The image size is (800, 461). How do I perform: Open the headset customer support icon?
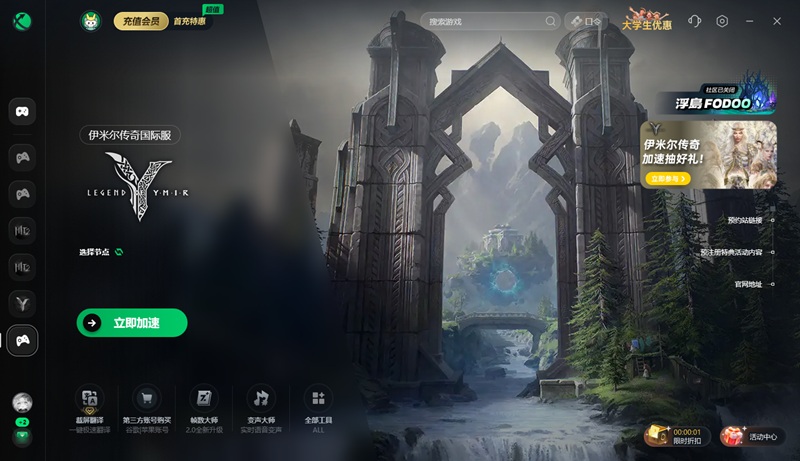point(695,21)
